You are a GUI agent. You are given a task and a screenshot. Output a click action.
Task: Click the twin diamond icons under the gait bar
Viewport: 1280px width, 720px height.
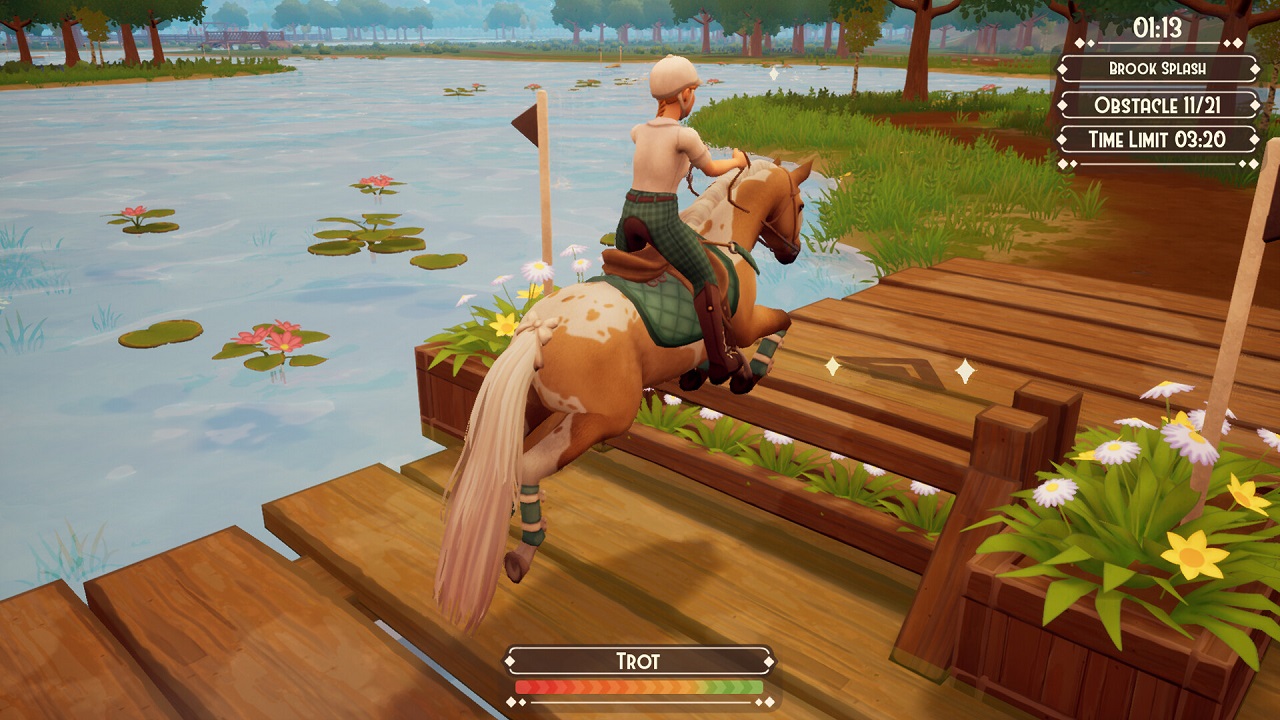pos(516,701)
